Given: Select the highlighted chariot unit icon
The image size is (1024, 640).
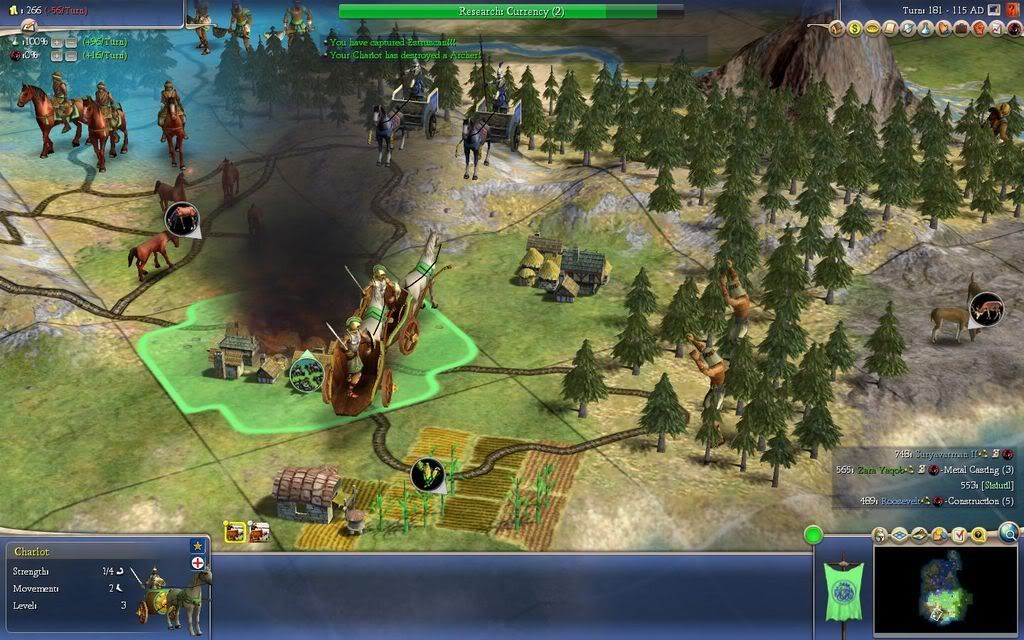Looking at the screenshot, I should click(x=235, y=532).
